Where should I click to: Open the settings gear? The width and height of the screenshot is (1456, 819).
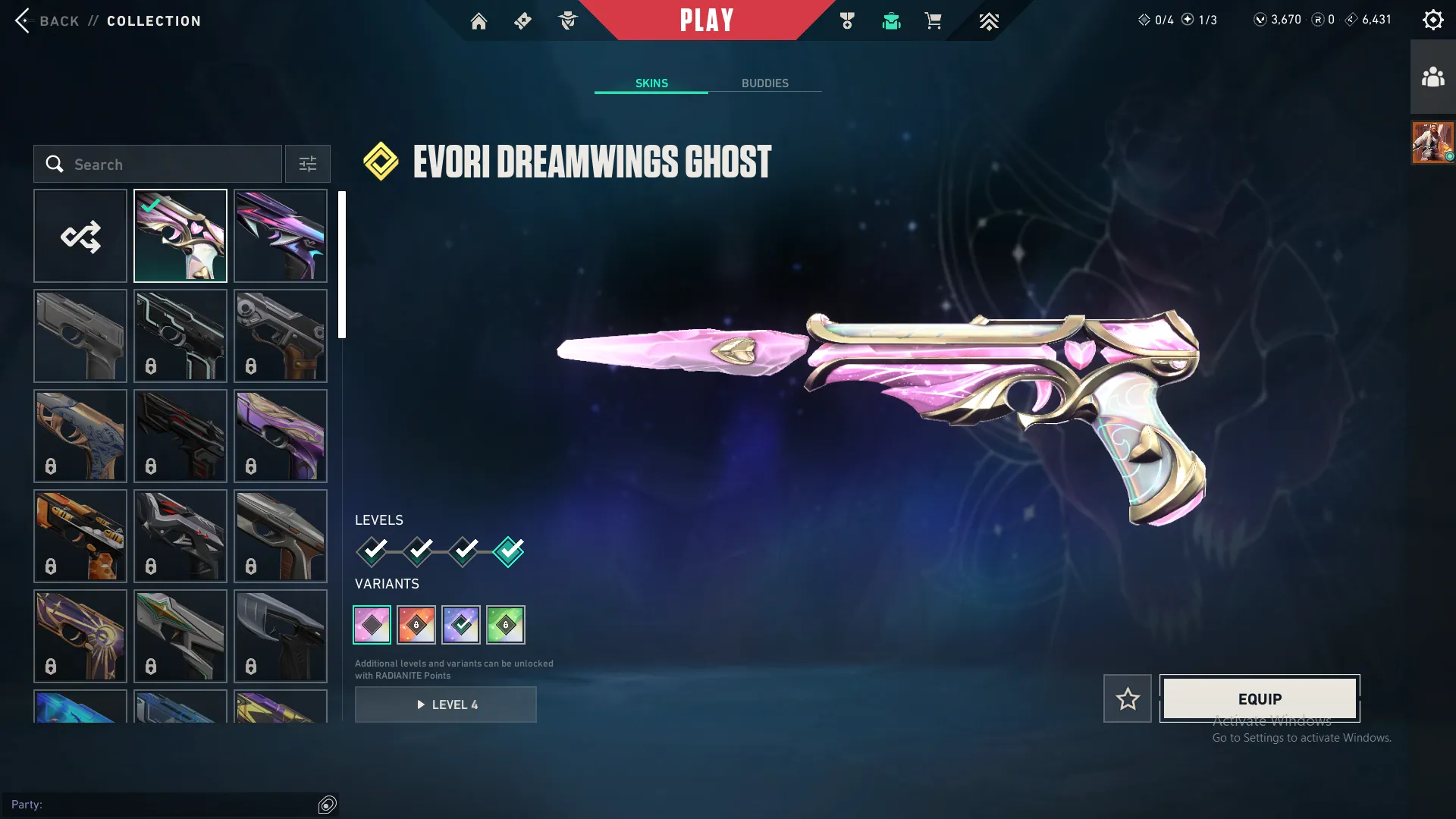coord(1432,19)
